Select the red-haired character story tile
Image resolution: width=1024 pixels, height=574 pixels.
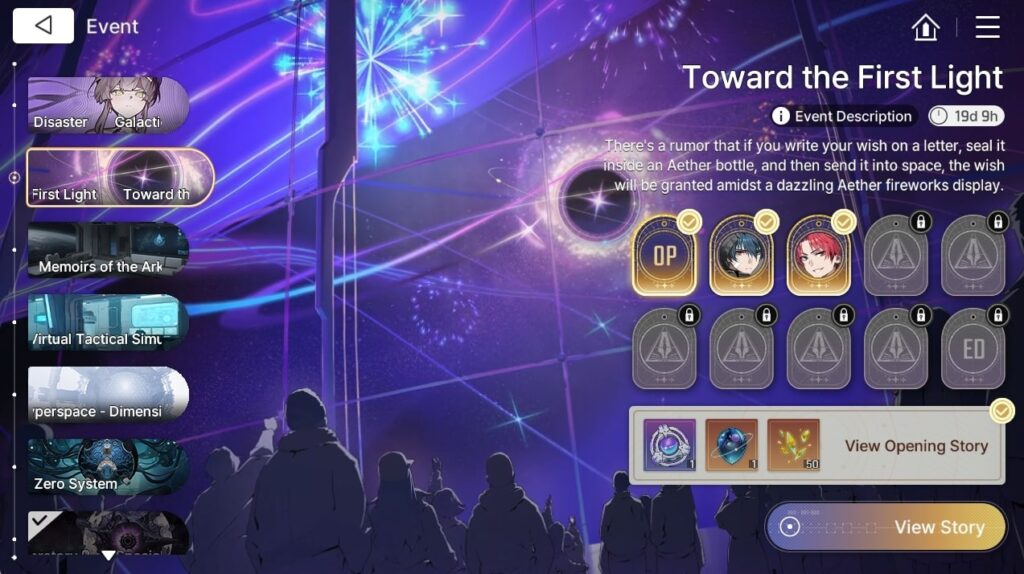pos(819,257)
